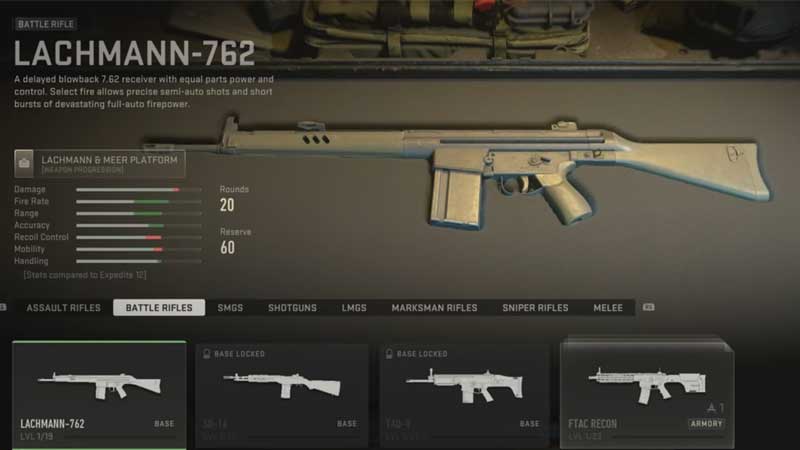Show the Shotguns weapon list
800x450 pixels.
click(292, 308)
